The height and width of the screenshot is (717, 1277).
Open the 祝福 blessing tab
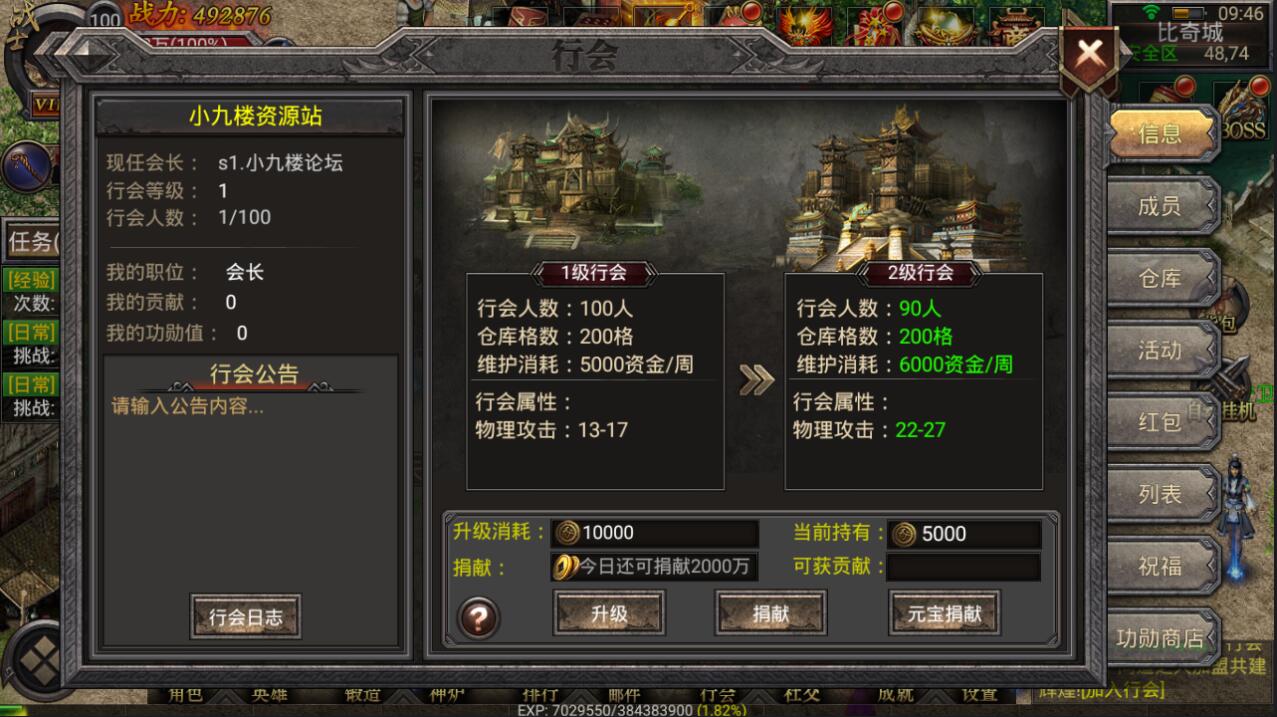[1159, 566]
